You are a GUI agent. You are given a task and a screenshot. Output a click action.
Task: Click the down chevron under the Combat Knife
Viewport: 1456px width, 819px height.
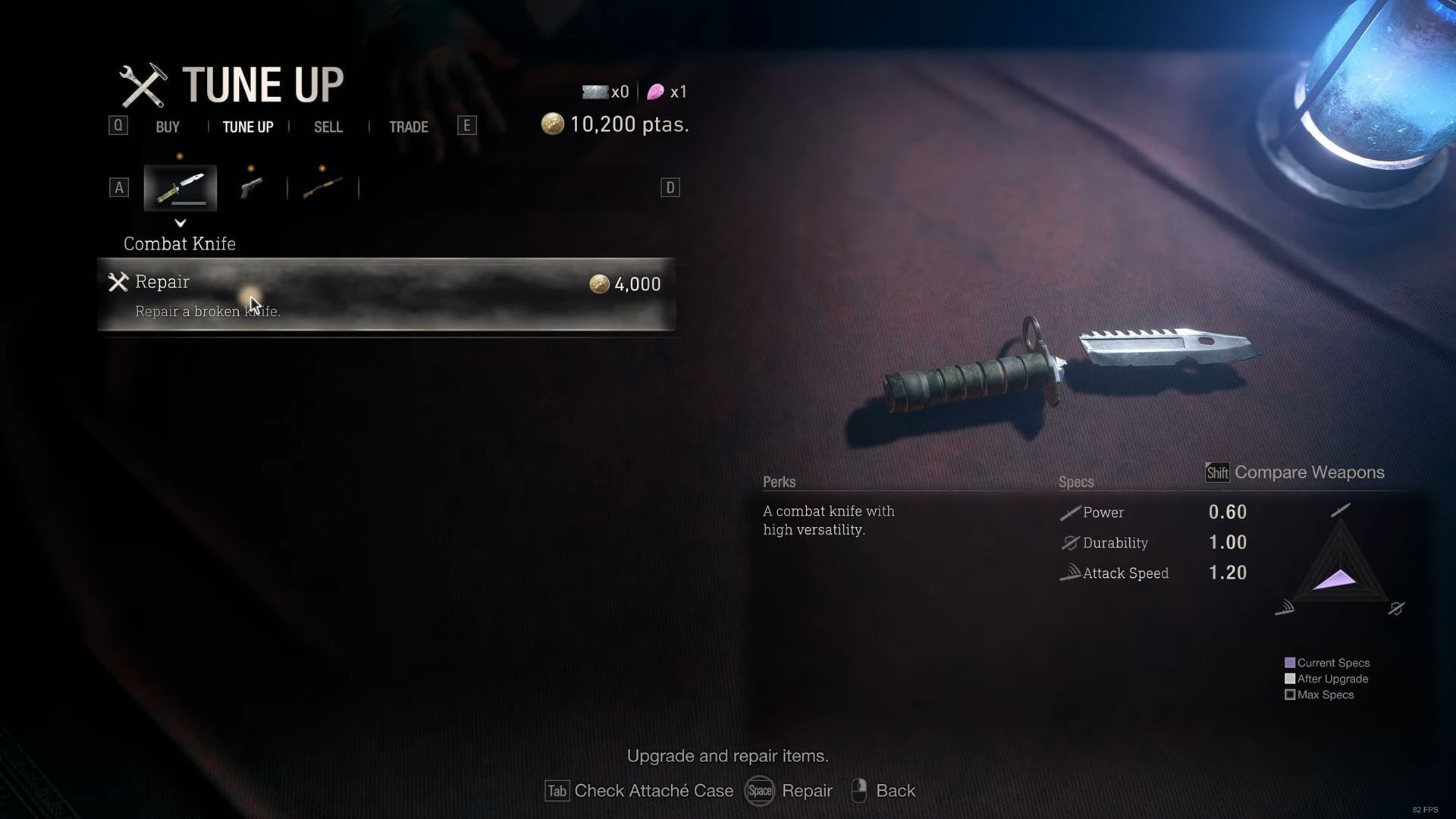click(x=180, y=223)
